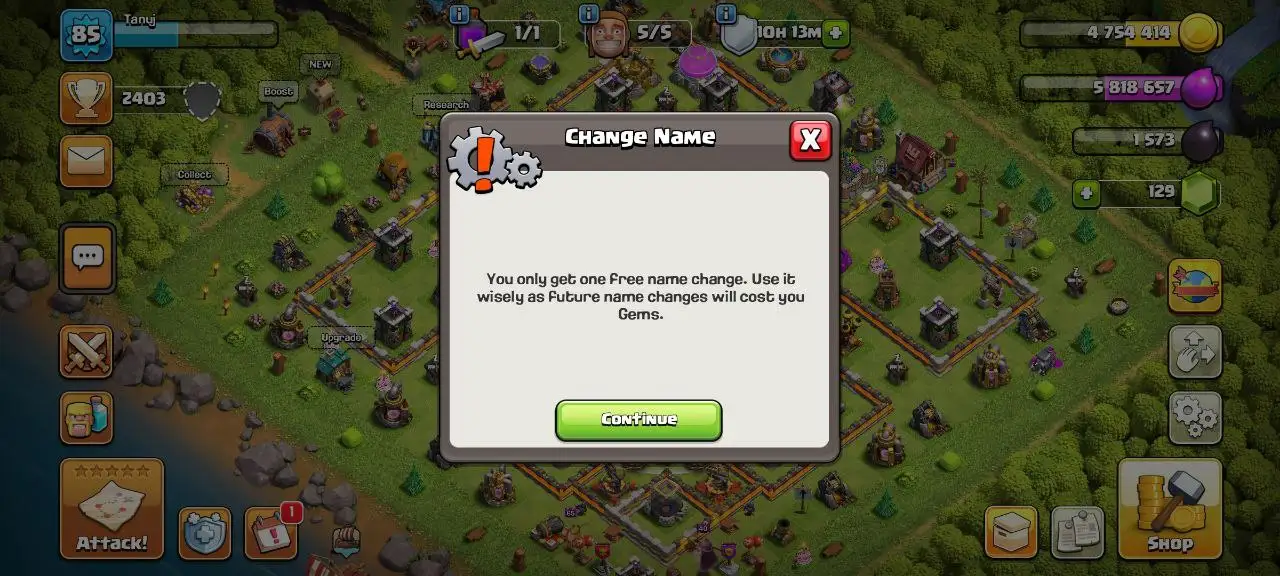Open the mail inbox envelope

tap(86, 161)
